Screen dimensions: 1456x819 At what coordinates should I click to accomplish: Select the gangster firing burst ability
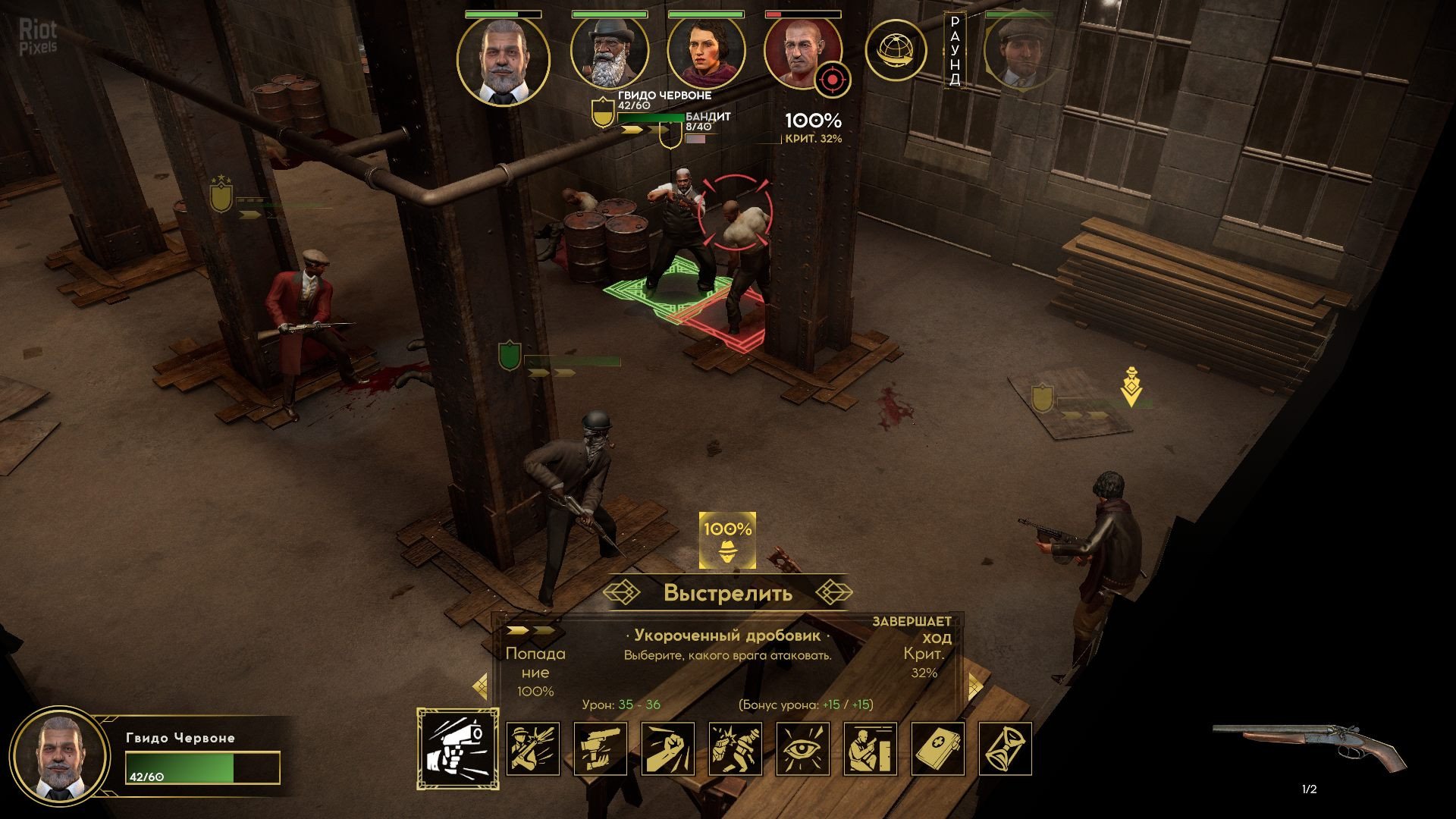tap(532, 748)
